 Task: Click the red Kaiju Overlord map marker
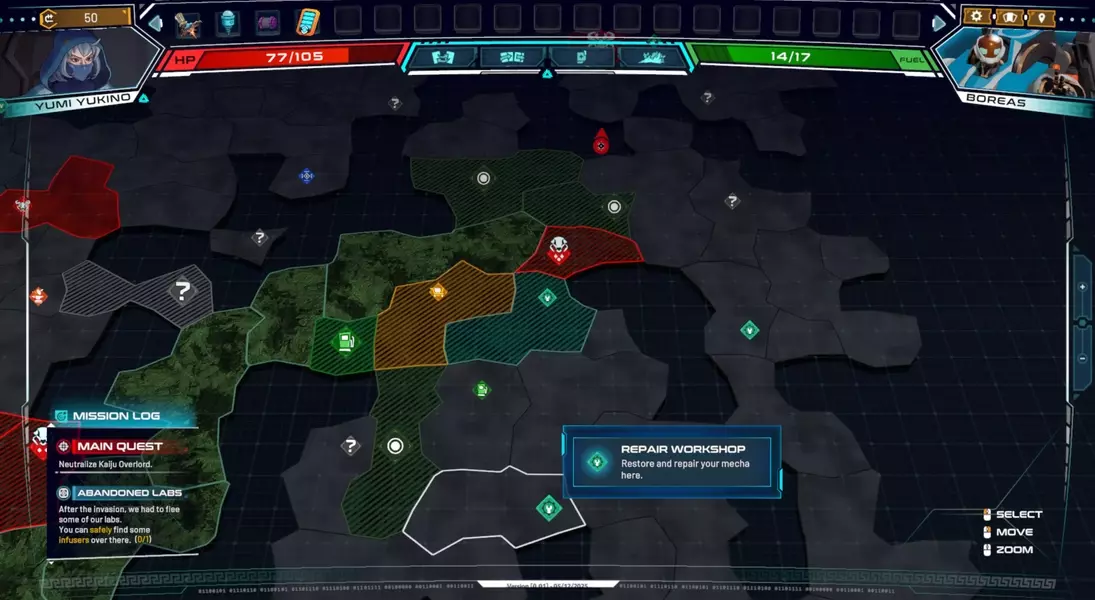[601, 143]
